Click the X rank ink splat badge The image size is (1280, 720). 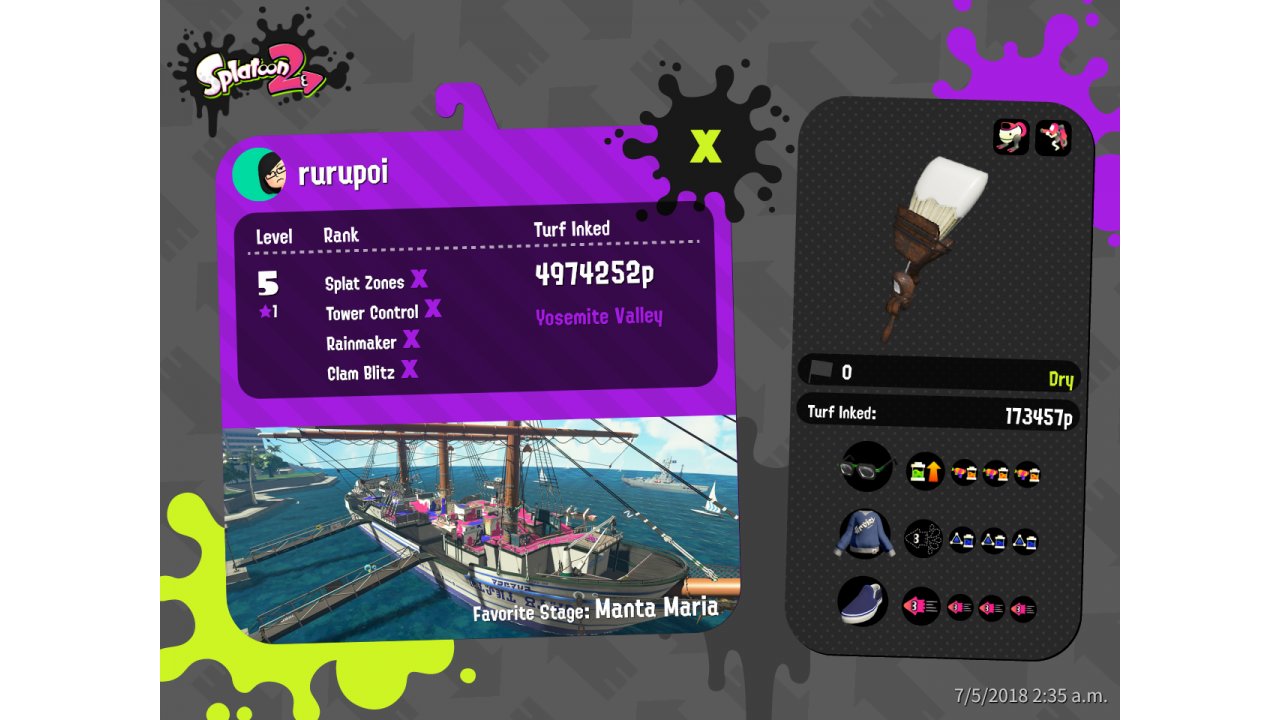706,146
